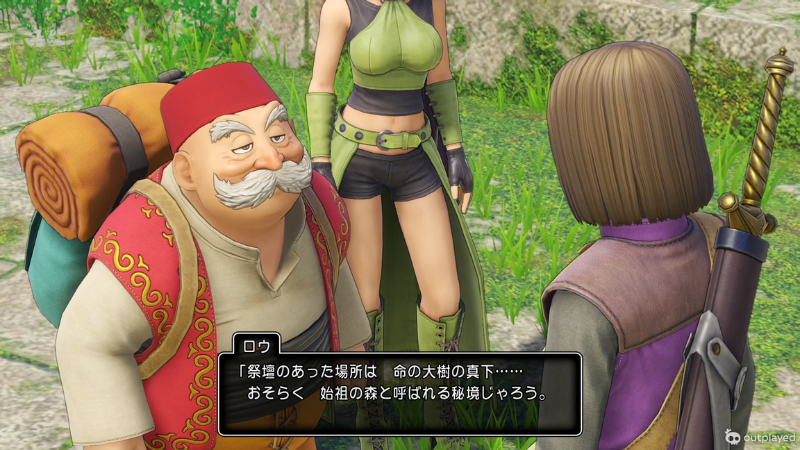Click Rou's dialogue box to advance
This screenshot has height=450, width=800.
[400, 392]
